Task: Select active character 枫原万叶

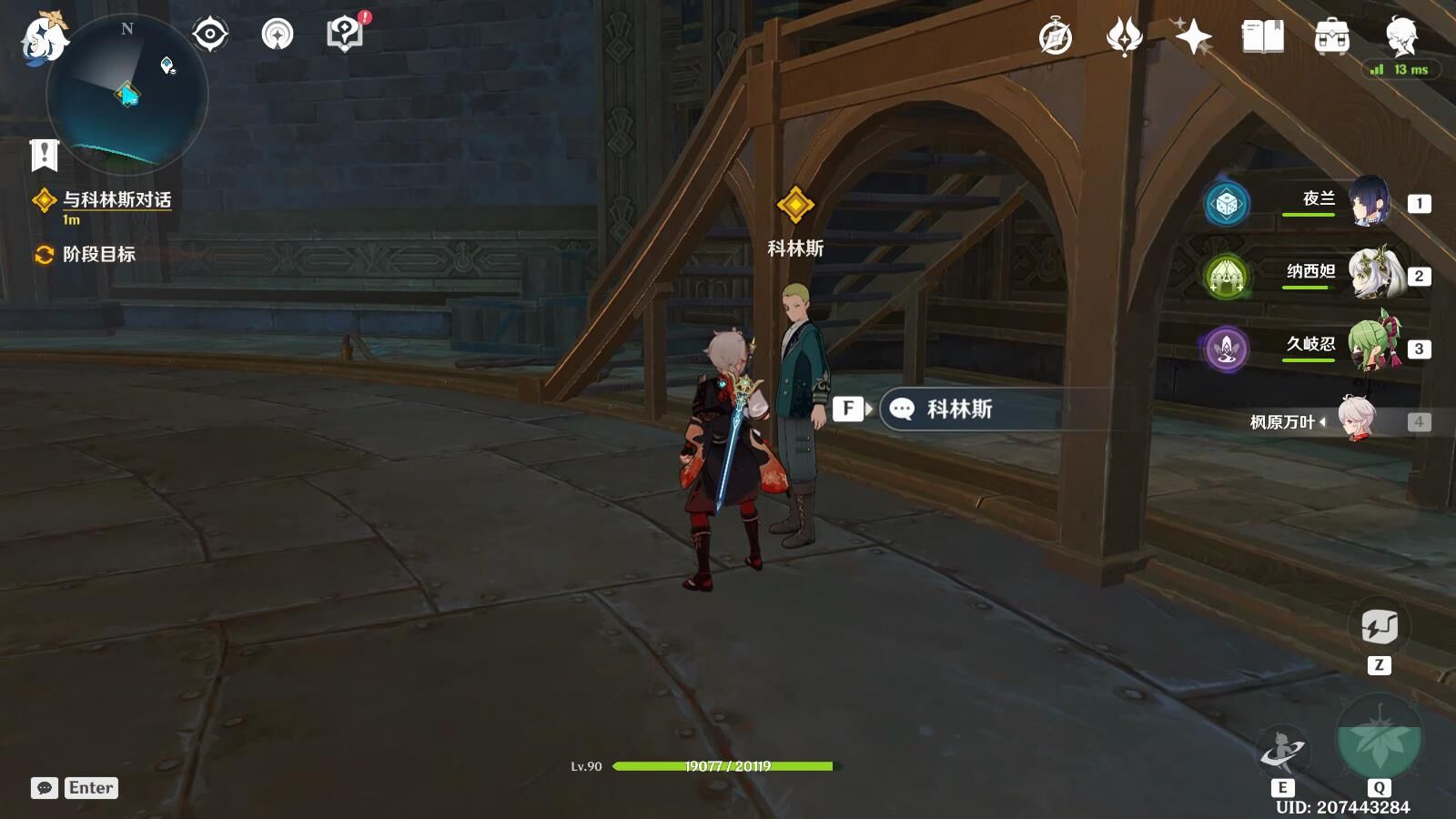Action: point(1356,420)
